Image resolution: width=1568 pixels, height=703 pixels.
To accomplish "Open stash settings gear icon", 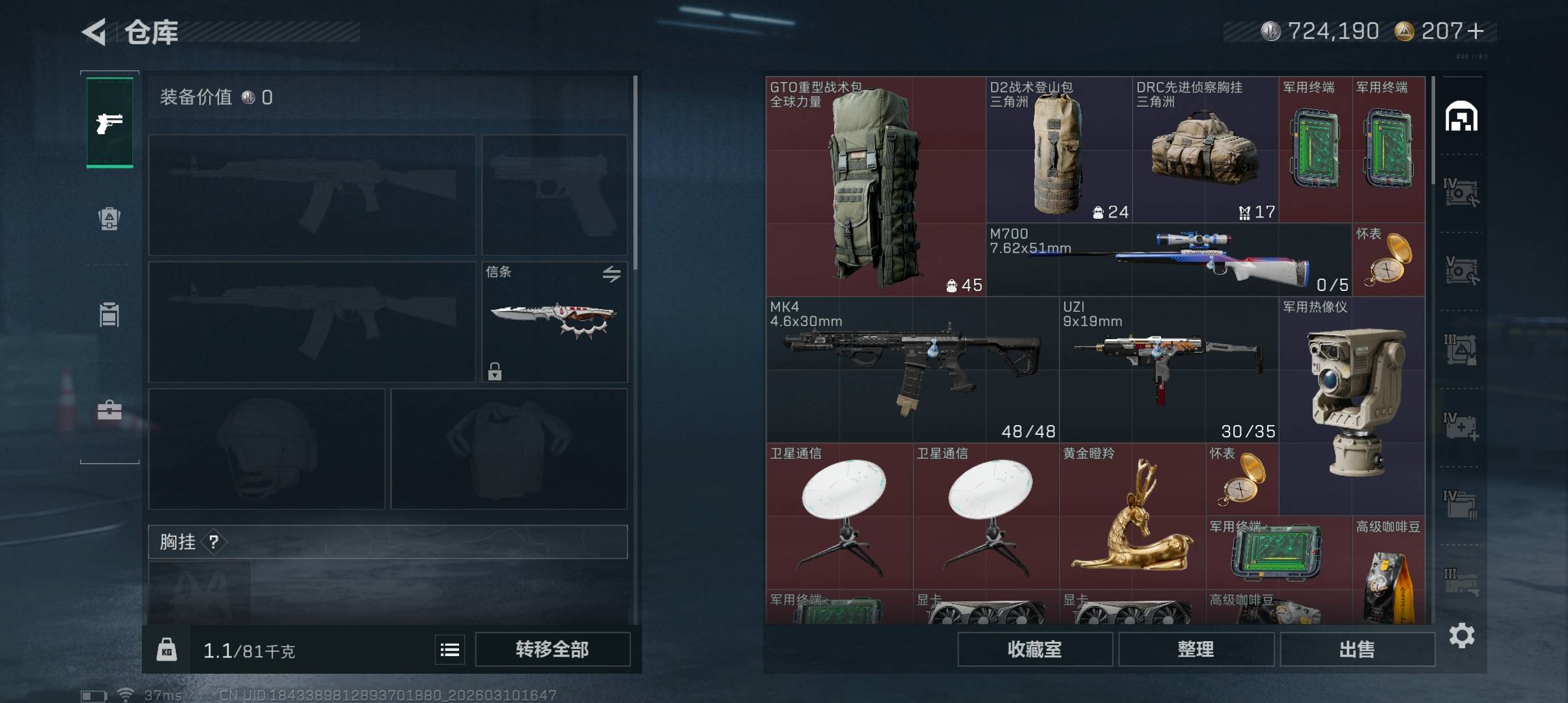I will click(x=1461, y=635).
